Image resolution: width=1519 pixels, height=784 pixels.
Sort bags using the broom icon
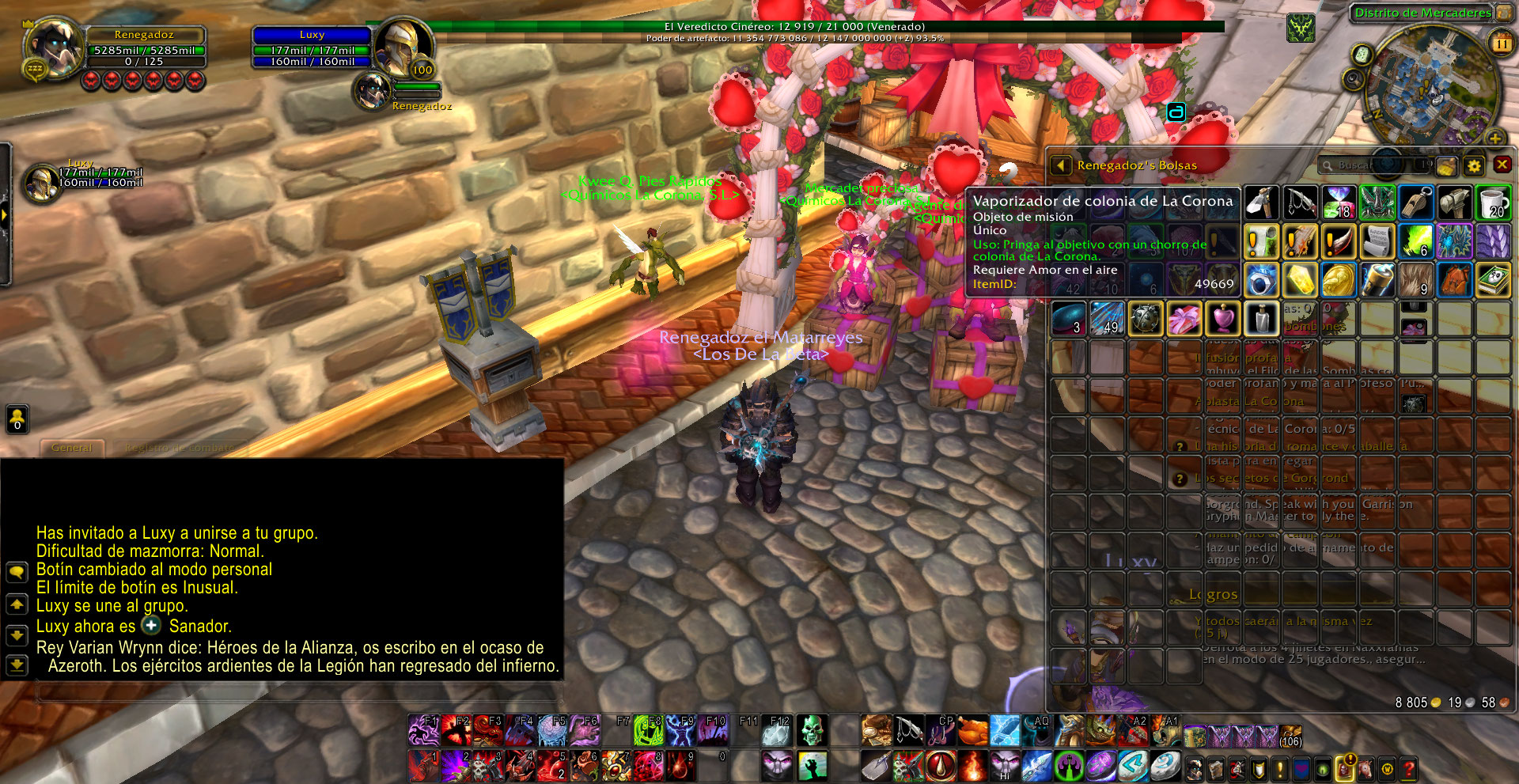pos(1446,165)
